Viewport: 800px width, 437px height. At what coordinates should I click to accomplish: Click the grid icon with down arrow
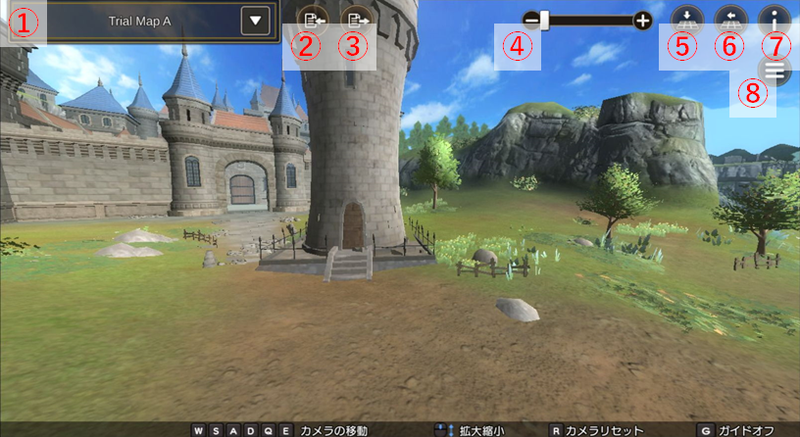tap(687, 18)
